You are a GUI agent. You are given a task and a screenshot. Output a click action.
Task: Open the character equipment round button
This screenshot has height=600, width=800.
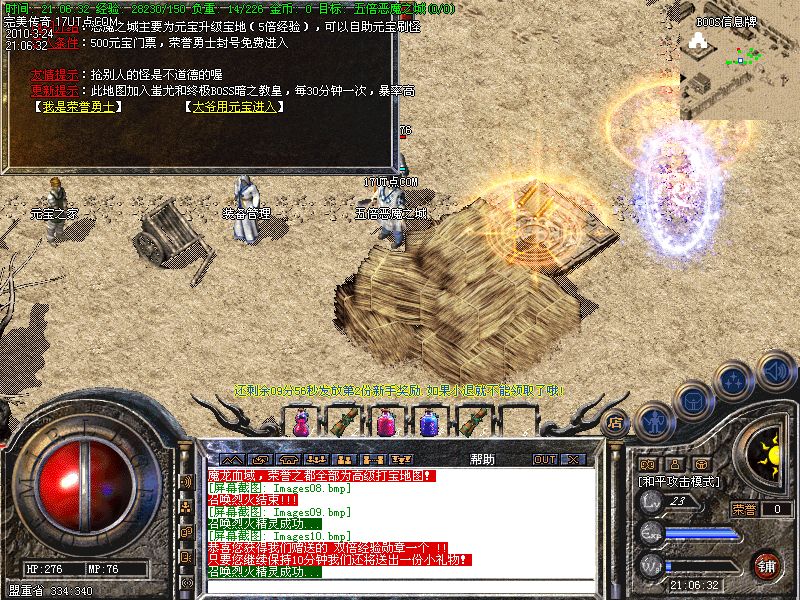click(x=655, y=421)
